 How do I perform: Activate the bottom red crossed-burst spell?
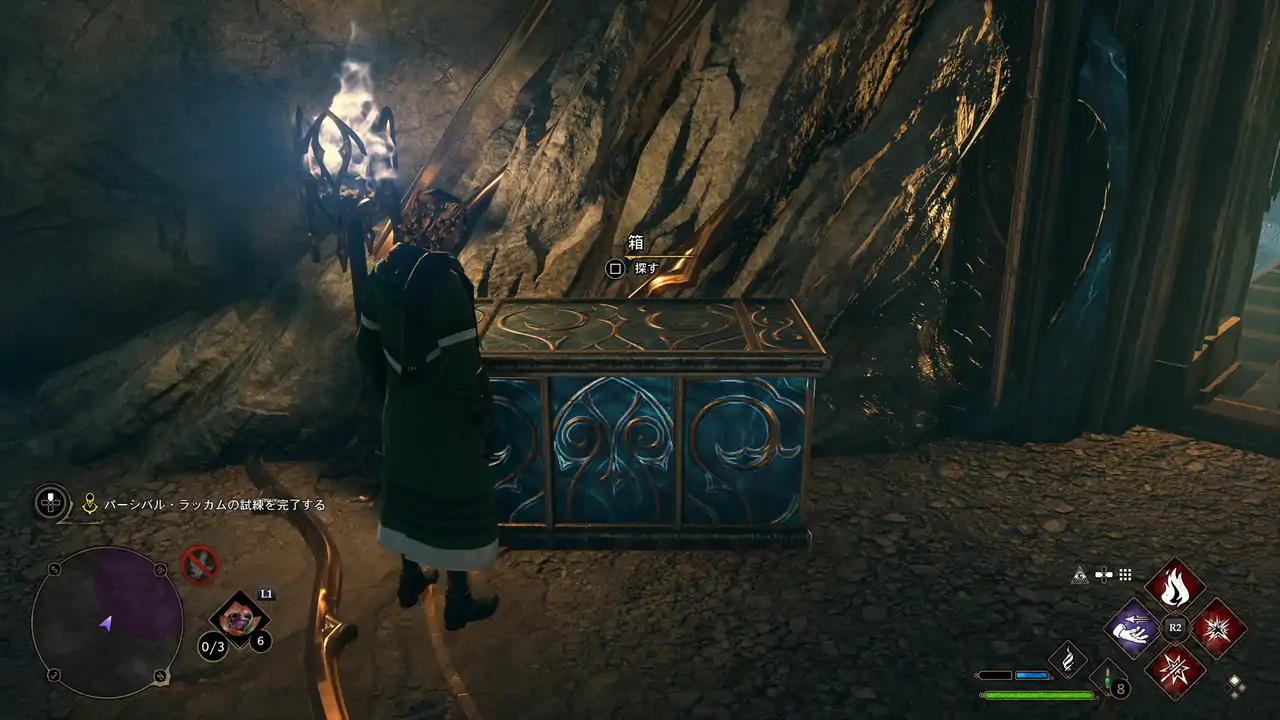coord(1174,671)
